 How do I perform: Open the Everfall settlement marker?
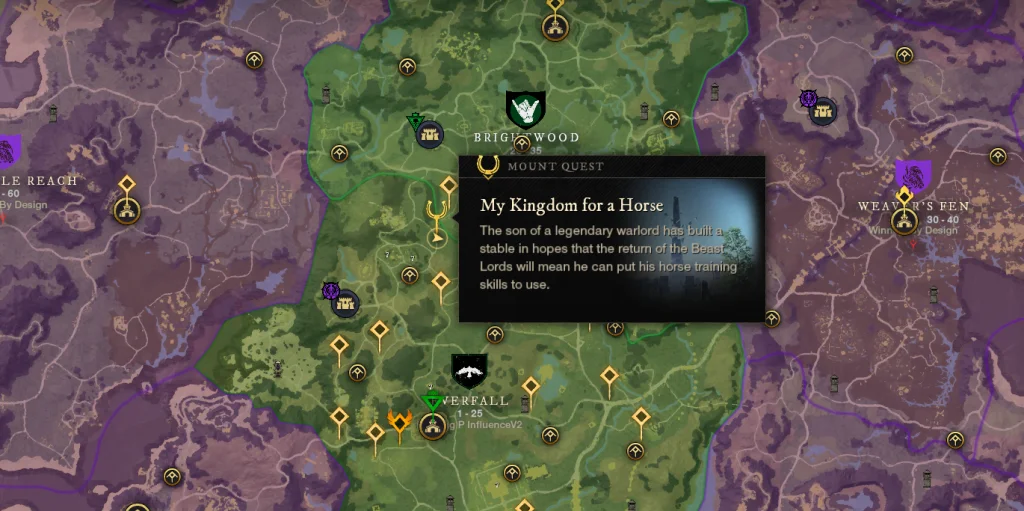[432, 427]
